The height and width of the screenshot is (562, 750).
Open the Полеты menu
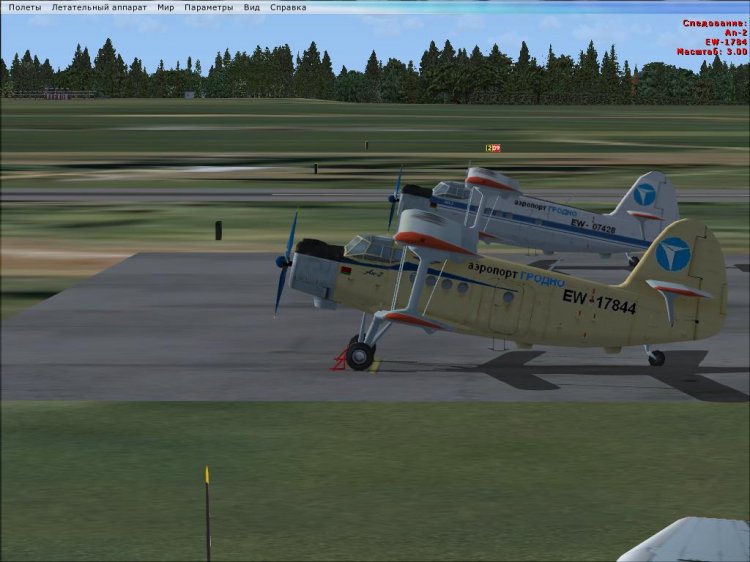pyautogui.click(x=25, y=7)
